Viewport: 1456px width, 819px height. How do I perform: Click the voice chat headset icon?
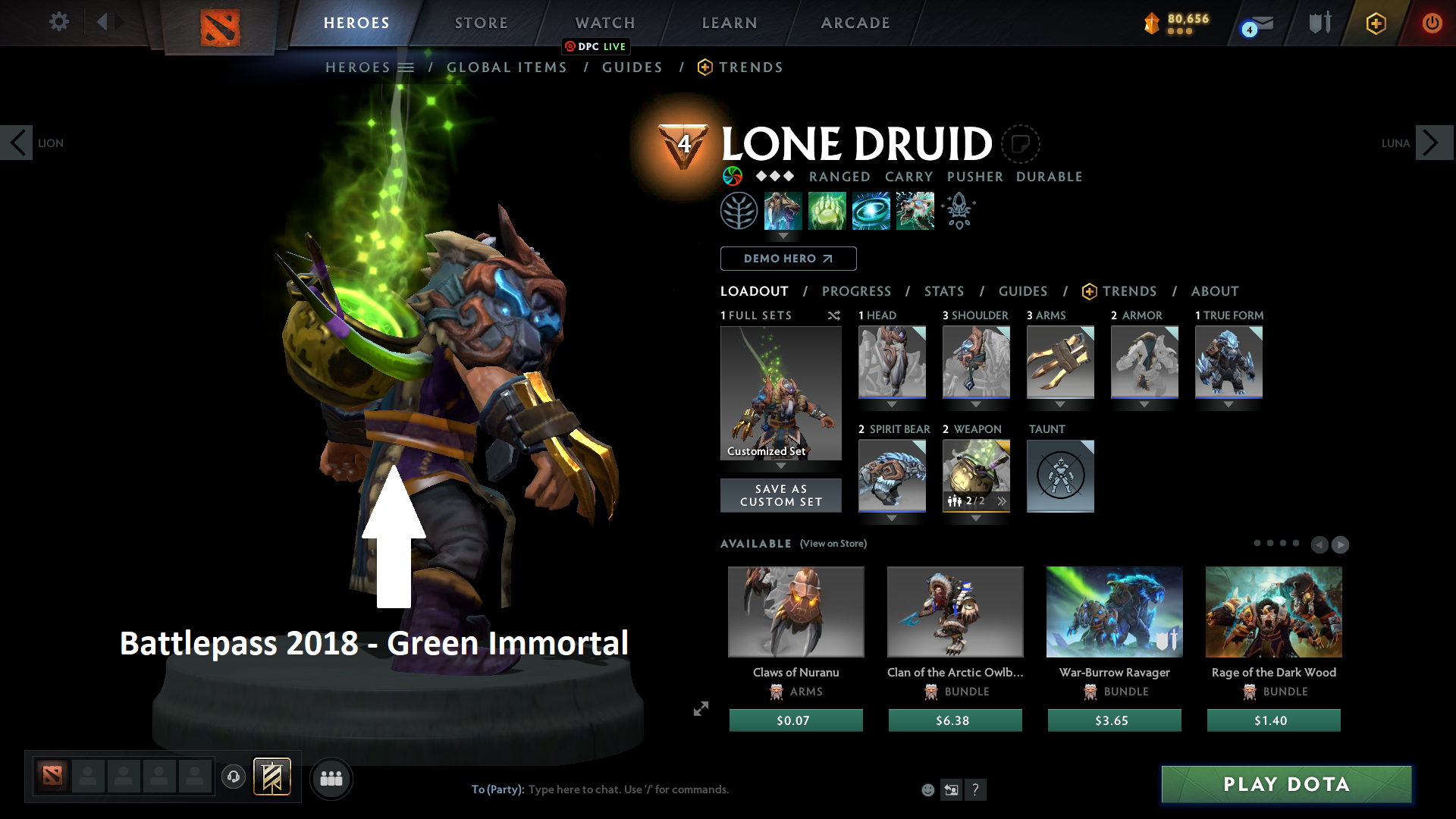[233, 777]
